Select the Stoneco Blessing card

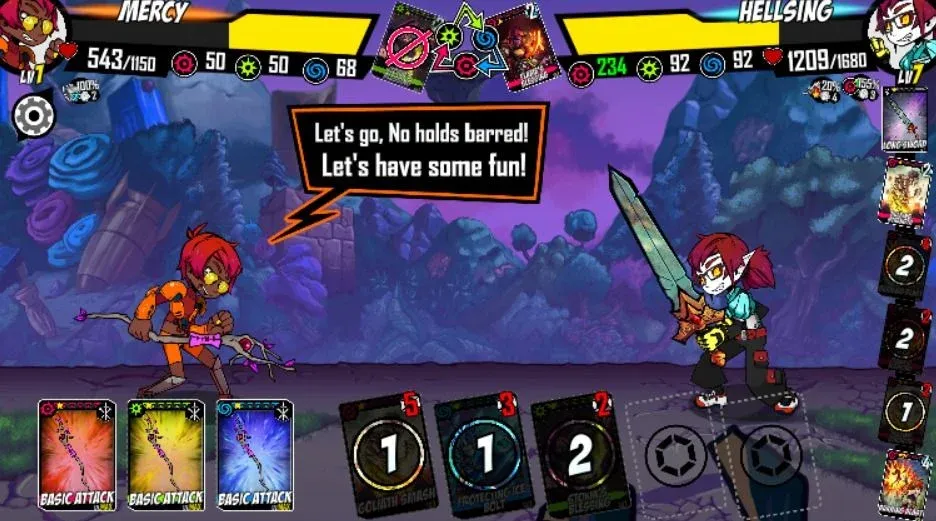coord(578,455)
